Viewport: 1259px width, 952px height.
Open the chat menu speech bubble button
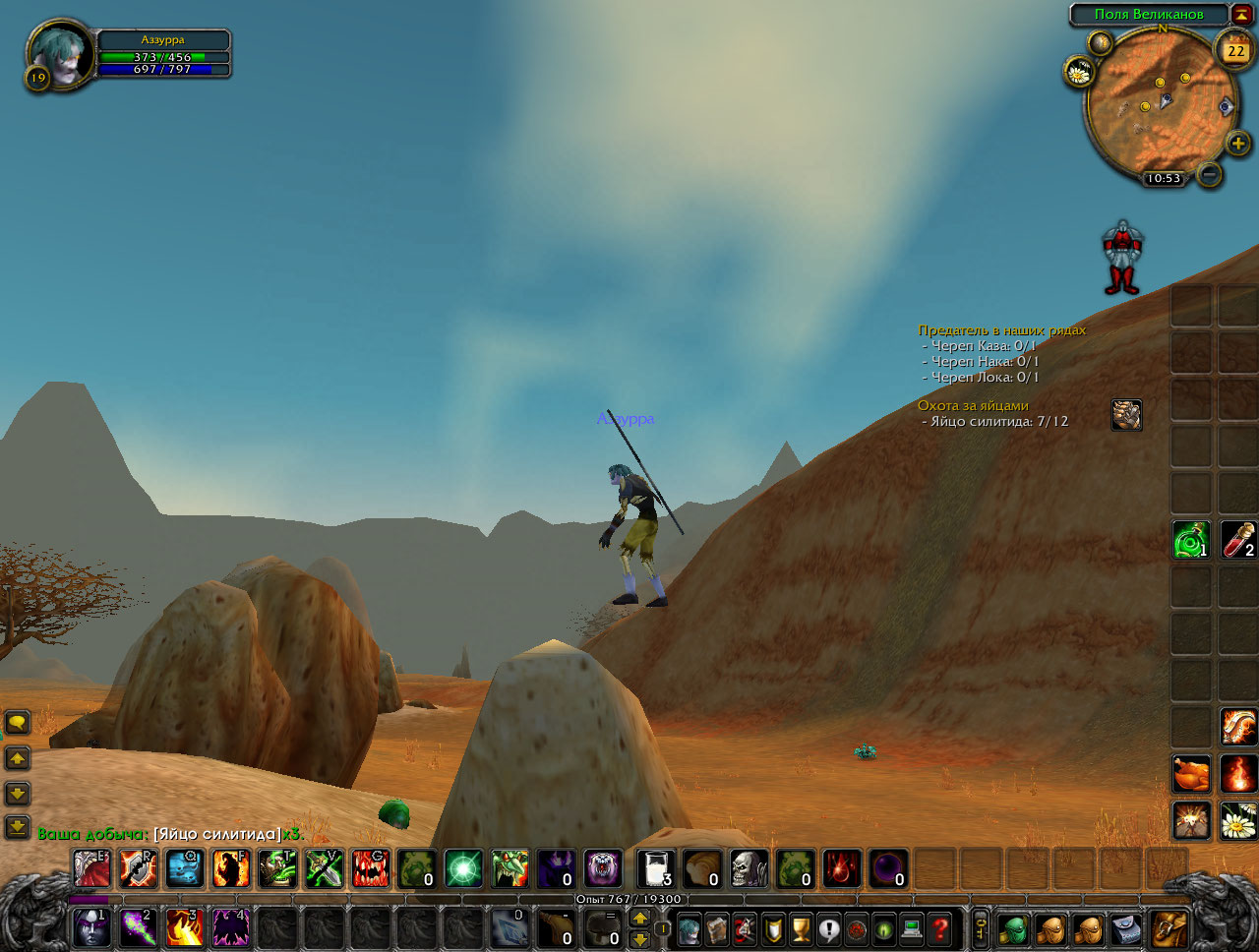click(x=18, y=723)
